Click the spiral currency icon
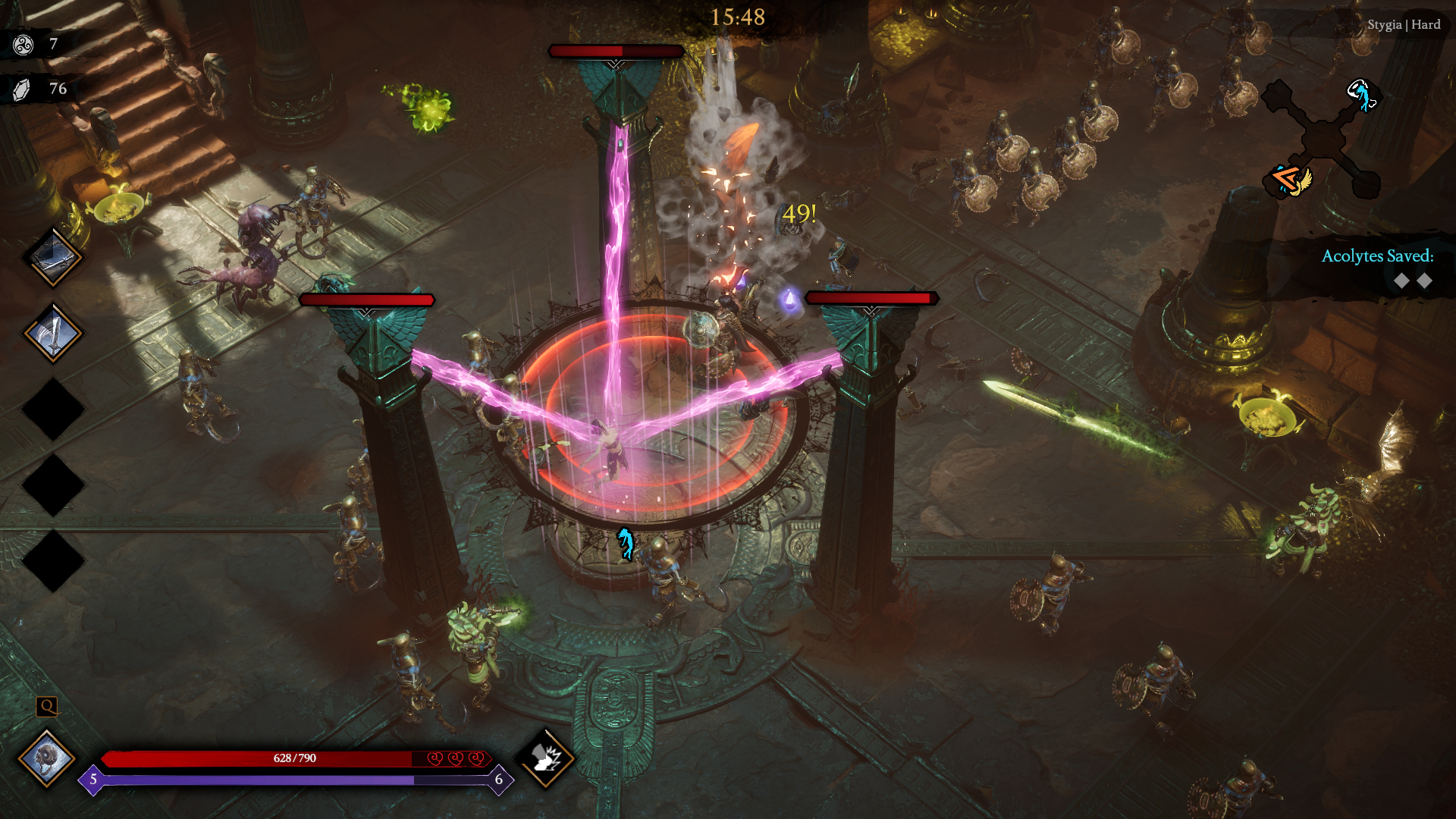Screen dimensions: 1456x819 24,45
